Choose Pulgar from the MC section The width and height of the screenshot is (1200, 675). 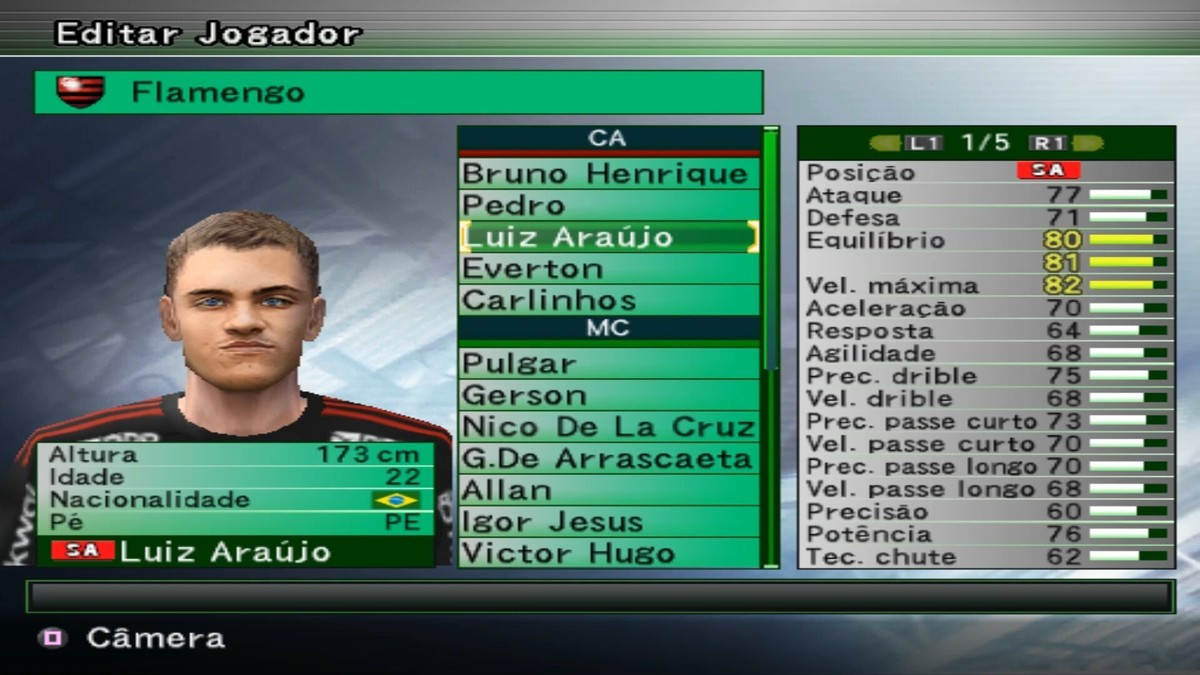(x=607, y=363)
